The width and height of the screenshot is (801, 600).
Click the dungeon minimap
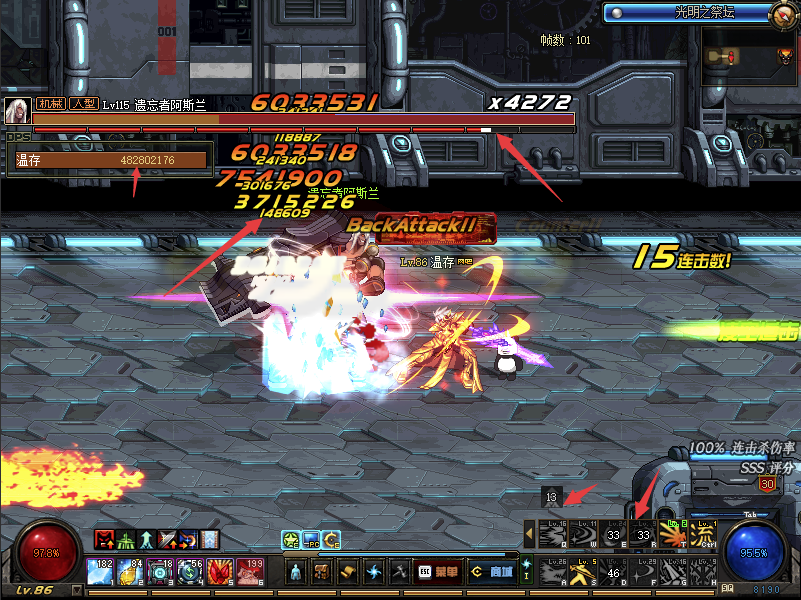[x=750, y=57]
